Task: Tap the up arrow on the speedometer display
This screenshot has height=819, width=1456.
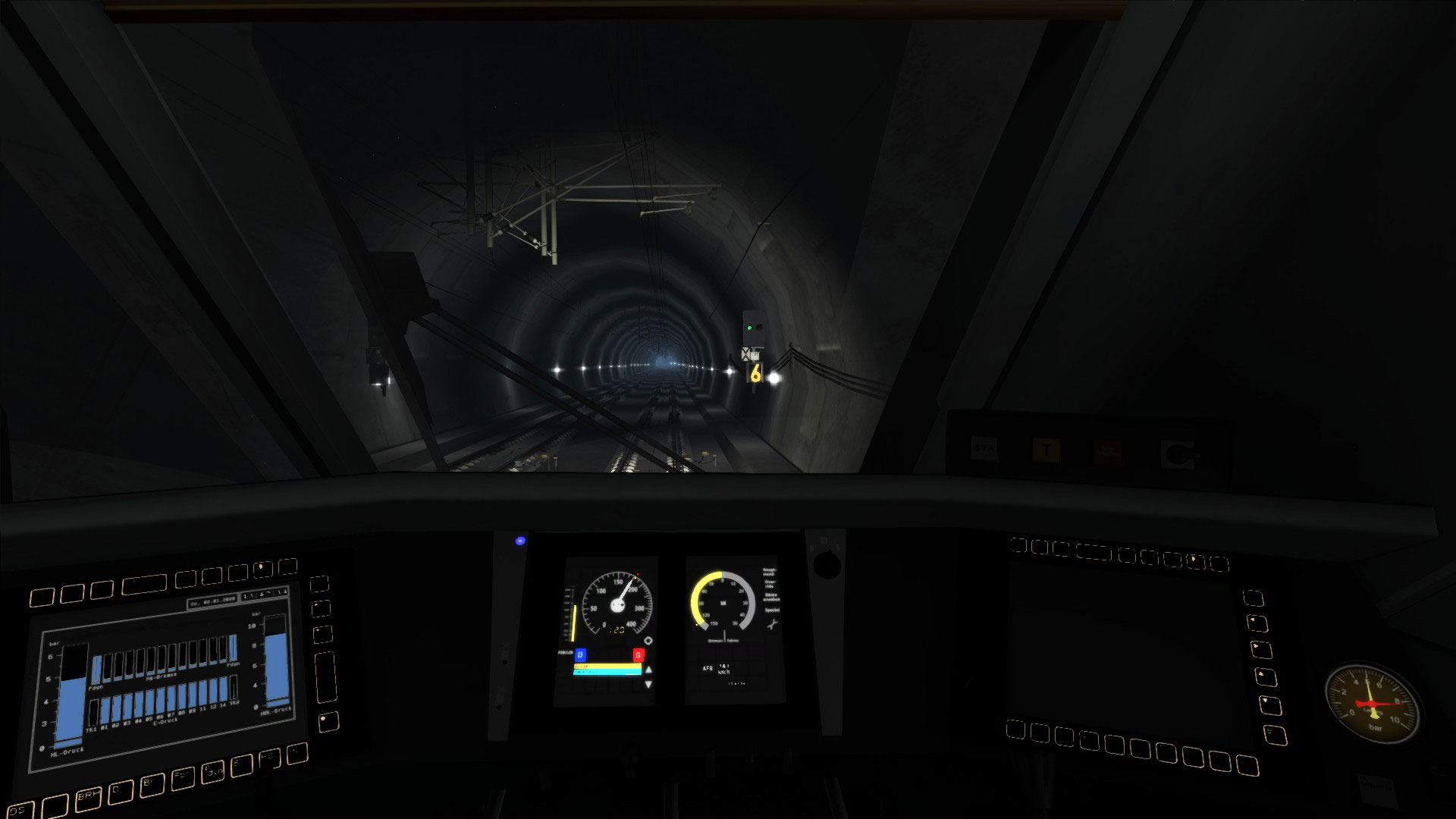Action: coord(648,670)
